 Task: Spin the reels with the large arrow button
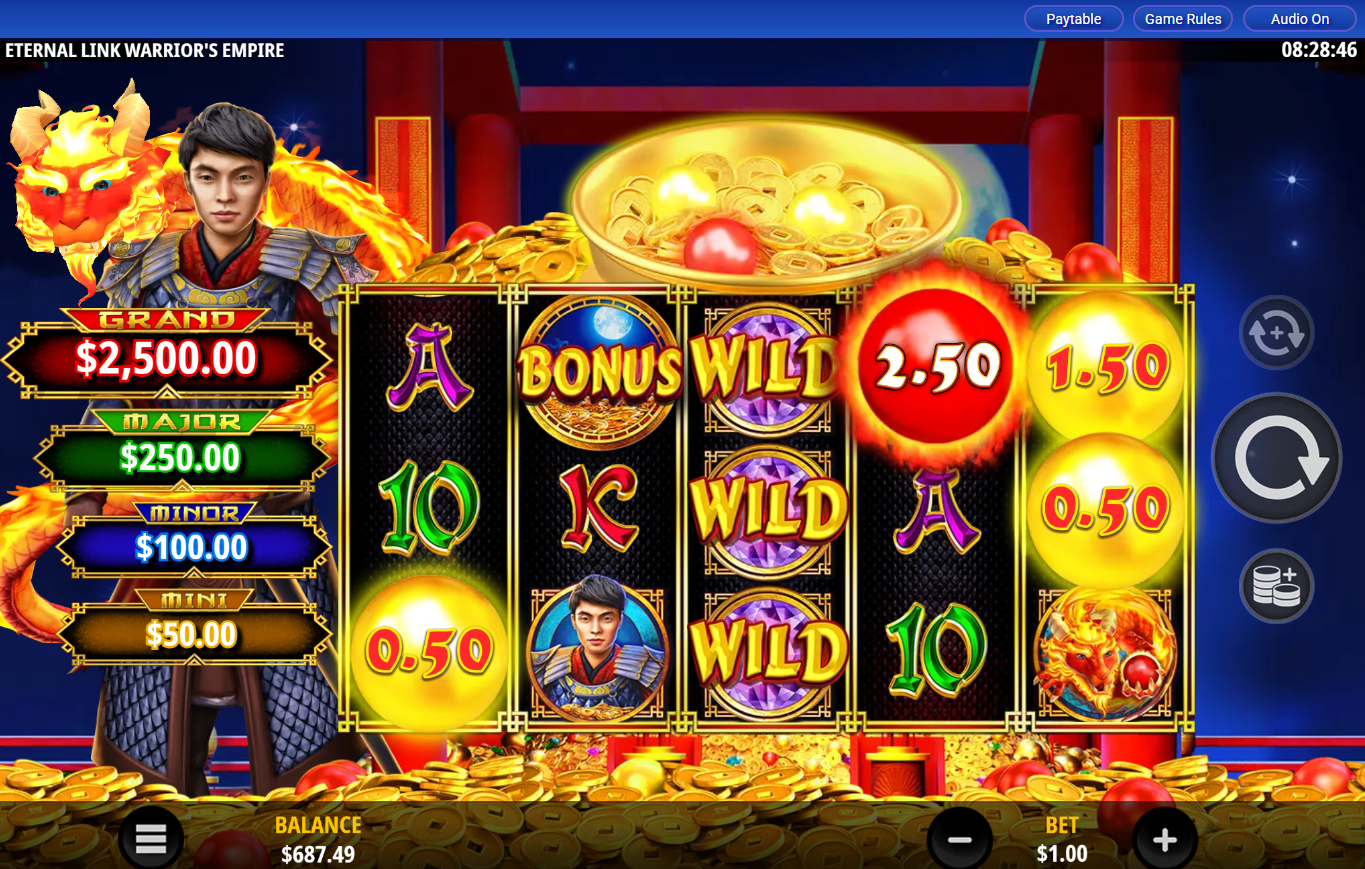tap(1276, 459)
